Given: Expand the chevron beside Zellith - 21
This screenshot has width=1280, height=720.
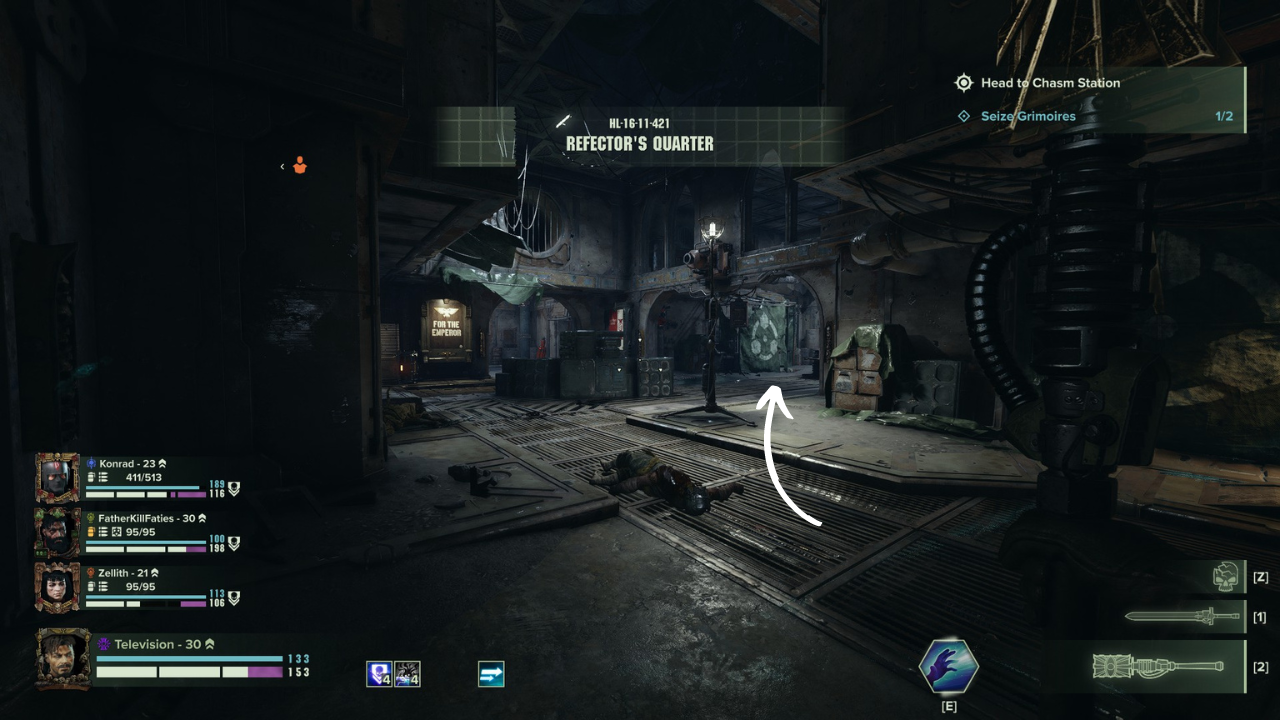Looking at the screenshot, I should pyautogui.click(x=155, y=572).
